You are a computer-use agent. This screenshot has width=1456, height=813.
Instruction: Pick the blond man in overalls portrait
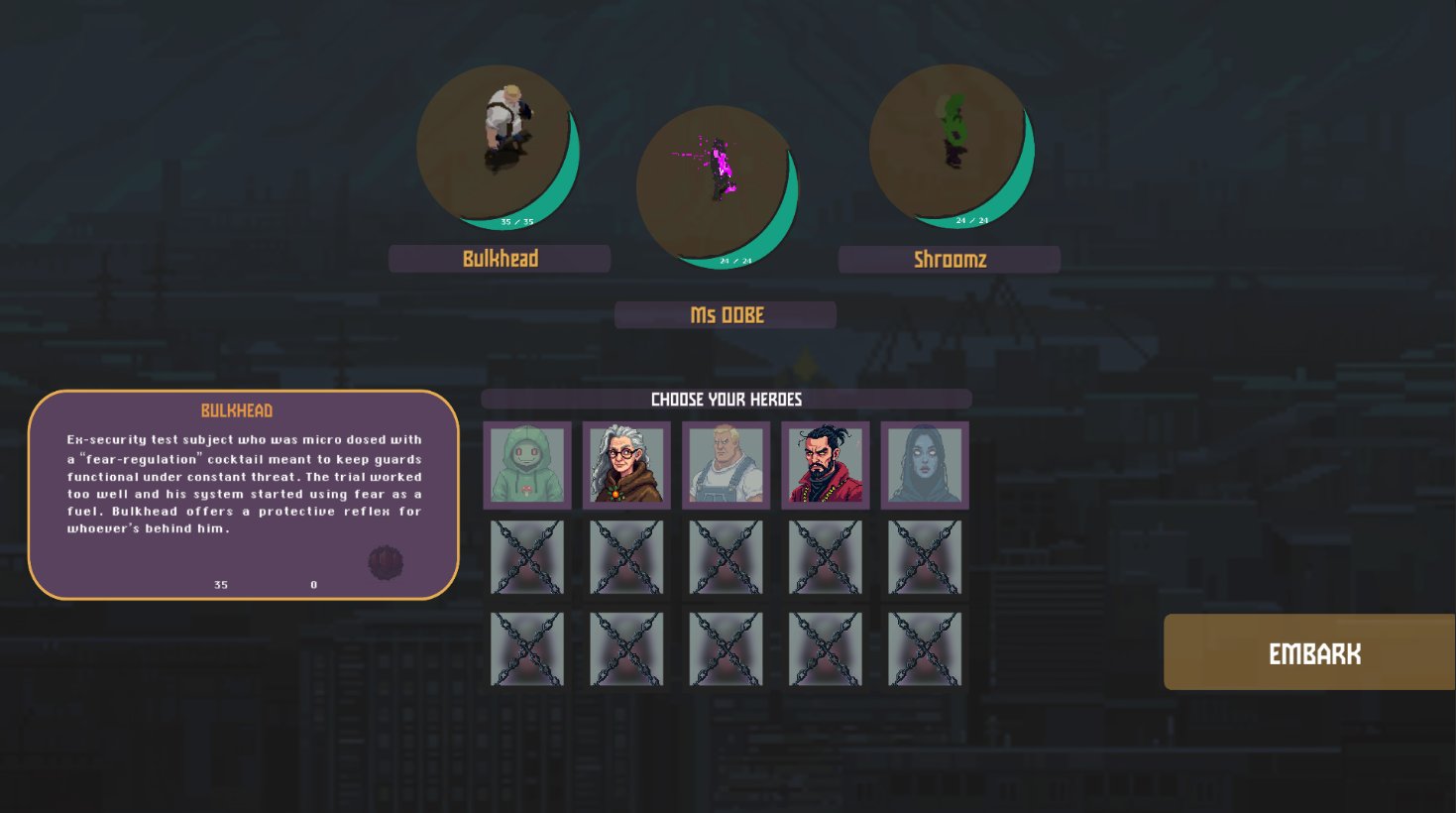coord(726,465)
